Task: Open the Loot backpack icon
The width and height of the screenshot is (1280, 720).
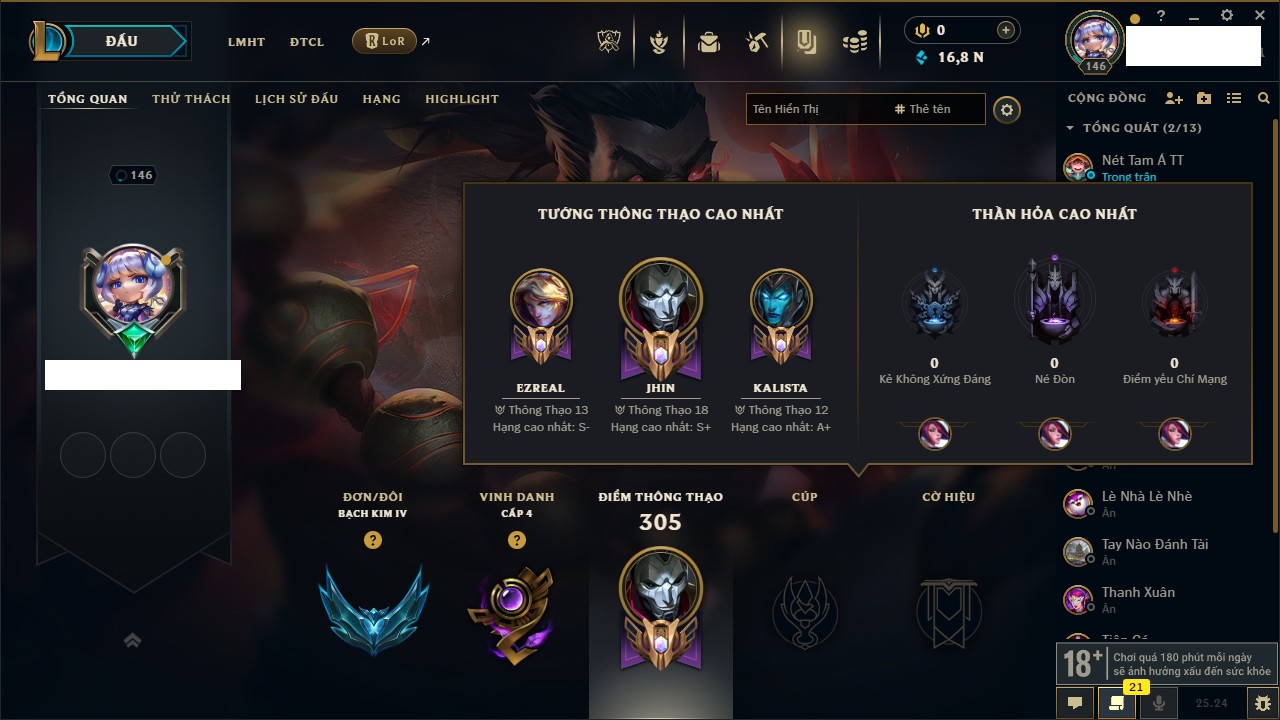Action: tap(709, 42)
